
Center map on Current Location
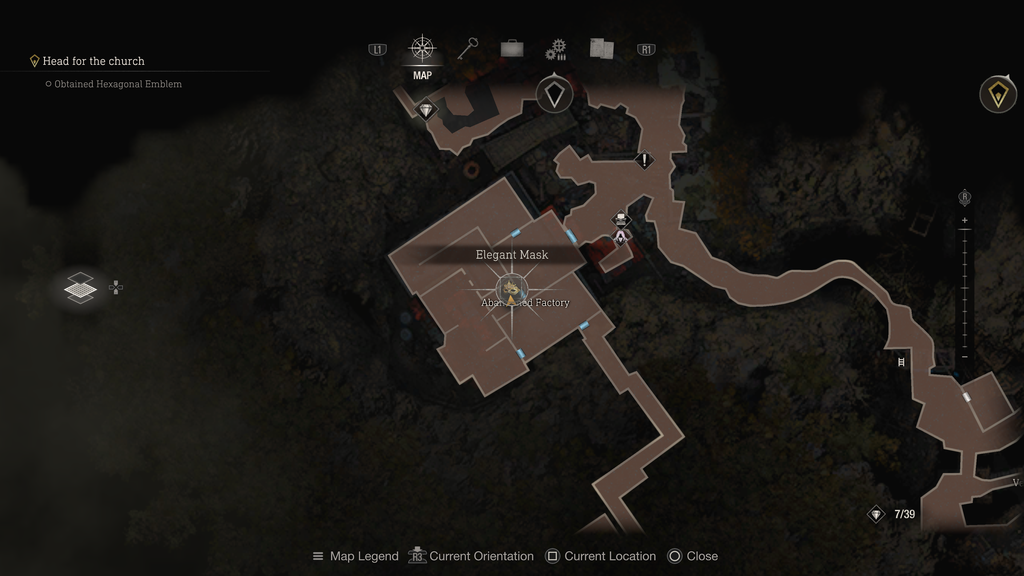(x=600, y=556)
